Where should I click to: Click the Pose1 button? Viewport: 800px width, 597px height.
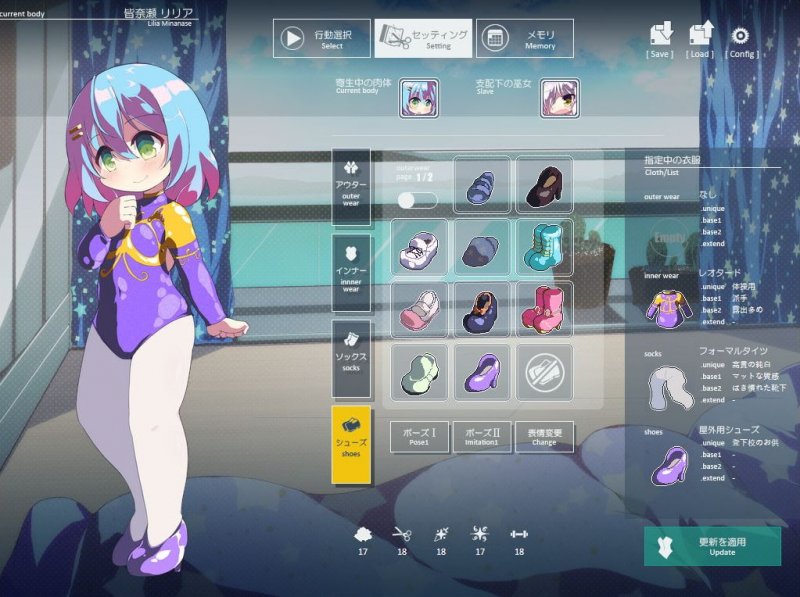click(419, 437)
